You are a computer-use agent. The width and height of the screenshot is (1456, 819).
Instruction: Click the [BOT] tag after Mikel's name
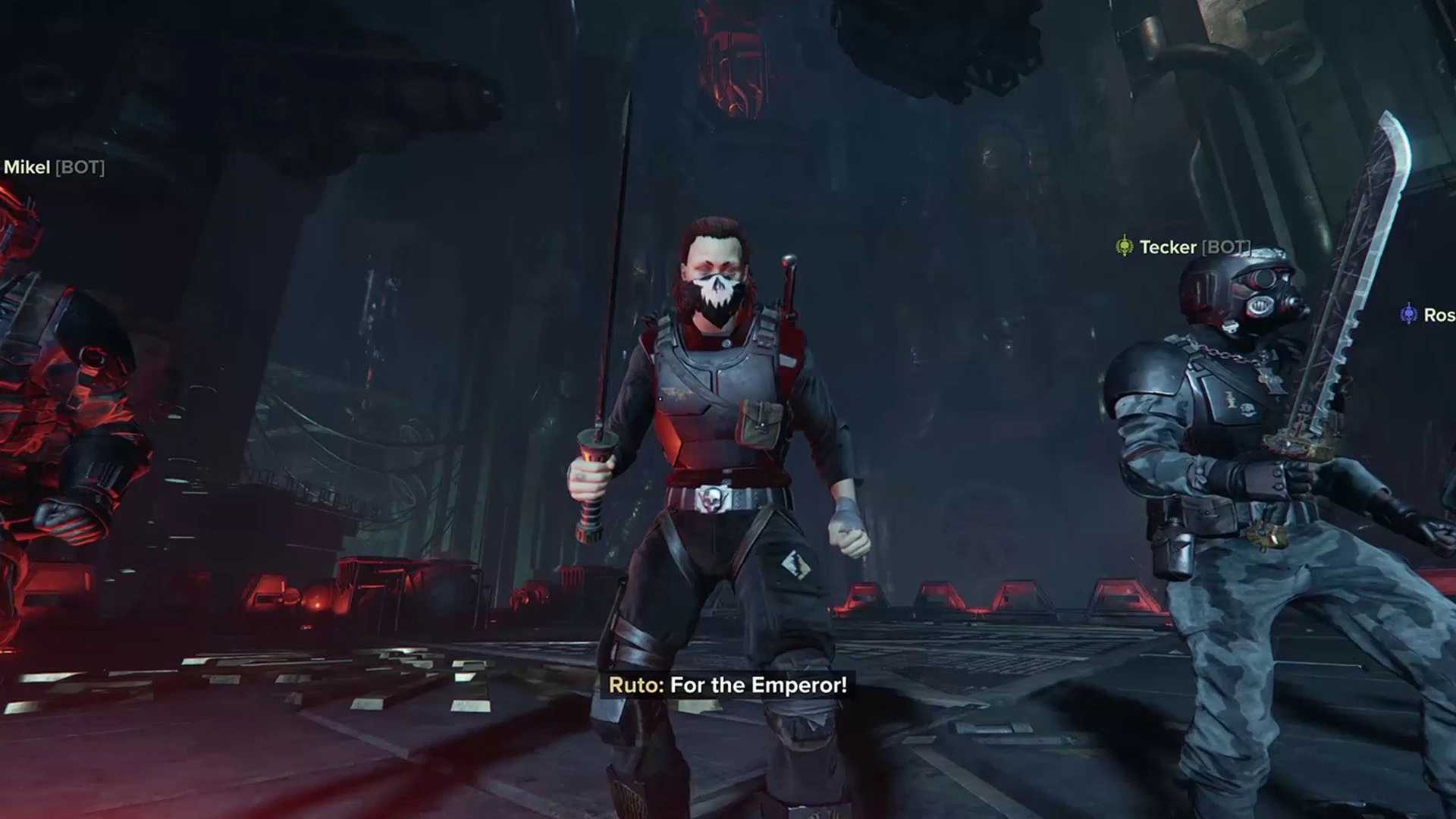(x=80, y=168)
